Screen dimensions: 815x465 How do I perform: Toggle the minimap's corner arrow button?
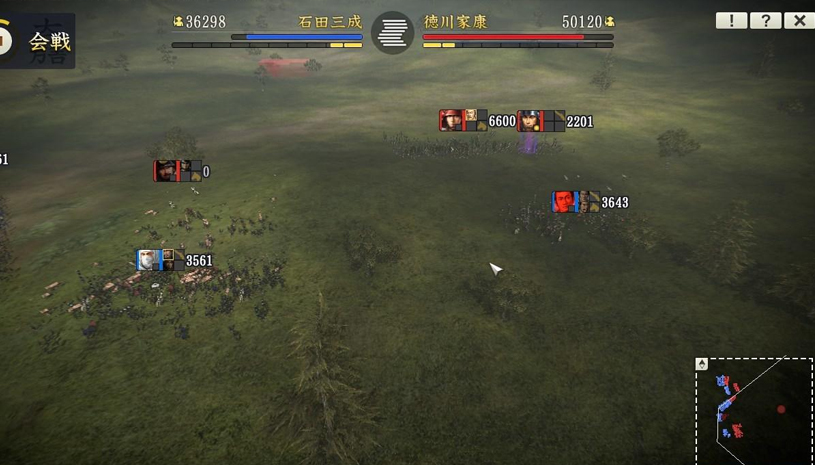pyautogui.click(x=702, y=364)
